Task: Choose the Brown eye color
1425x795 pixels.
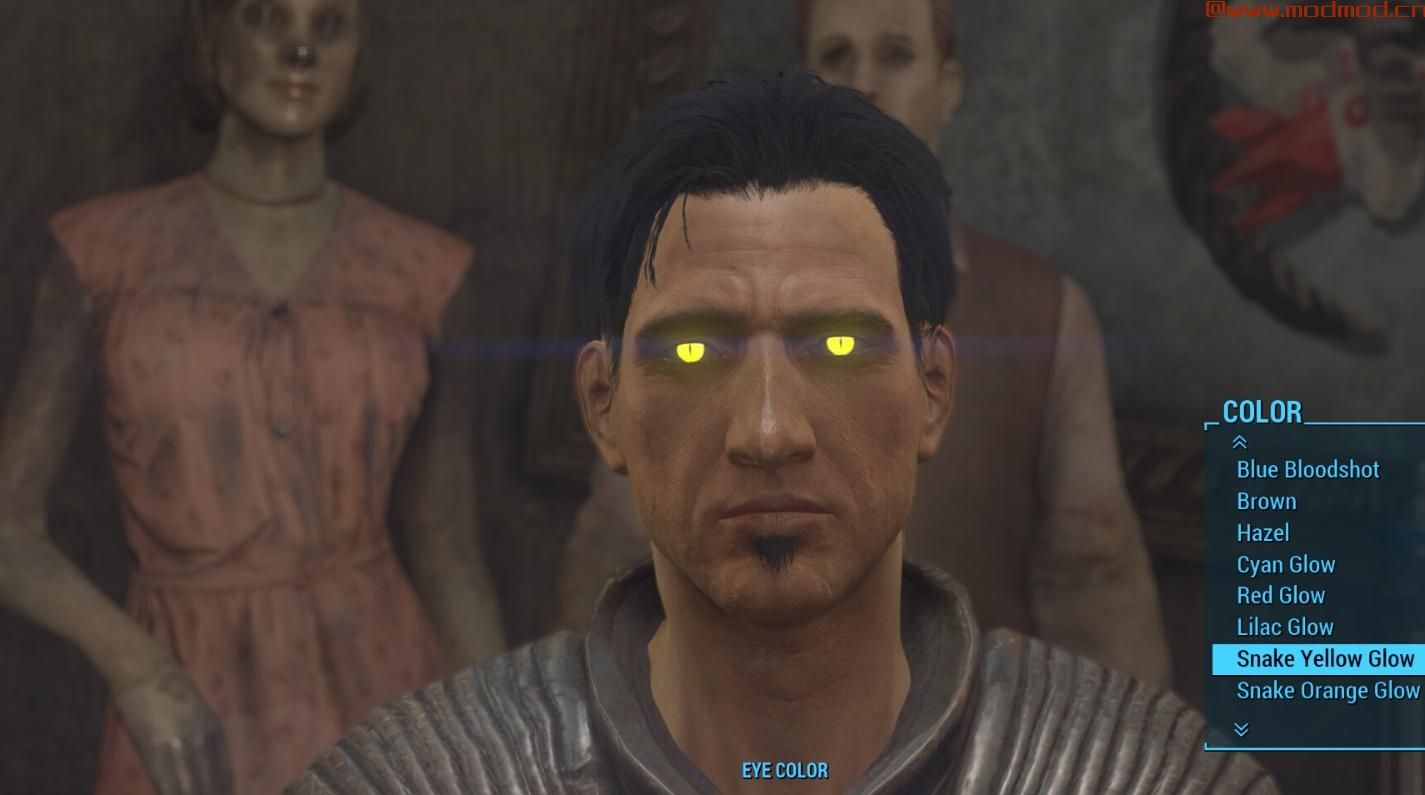Action: click(x=1266, y=501)
